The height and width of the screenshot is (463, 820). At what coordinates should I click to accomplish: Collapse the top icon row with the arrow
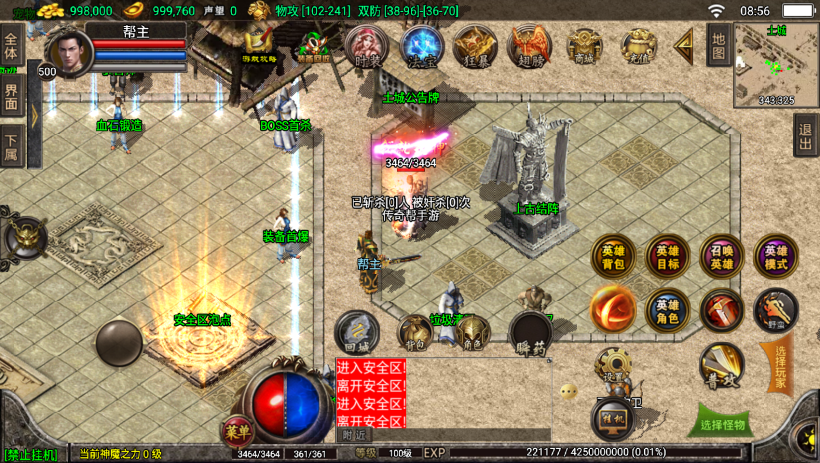point(684,45)
